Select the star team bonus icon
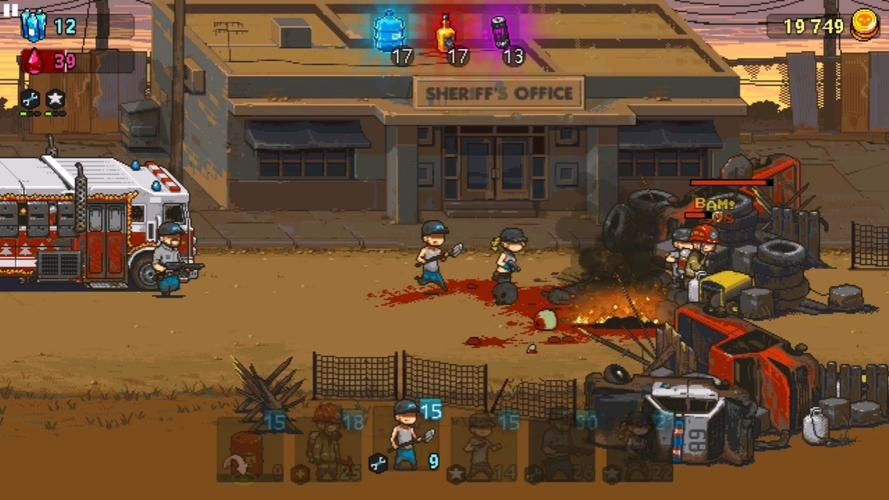This screenshot has height=500, width=889. coord(55,98)
